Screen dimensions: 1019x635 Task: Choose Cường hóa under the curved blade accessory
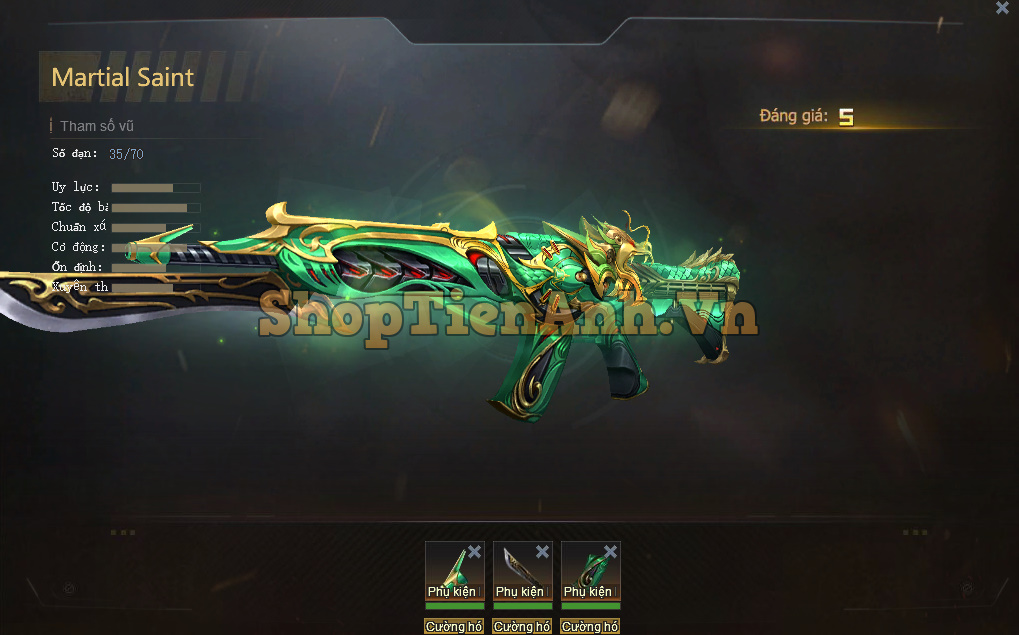522,627
